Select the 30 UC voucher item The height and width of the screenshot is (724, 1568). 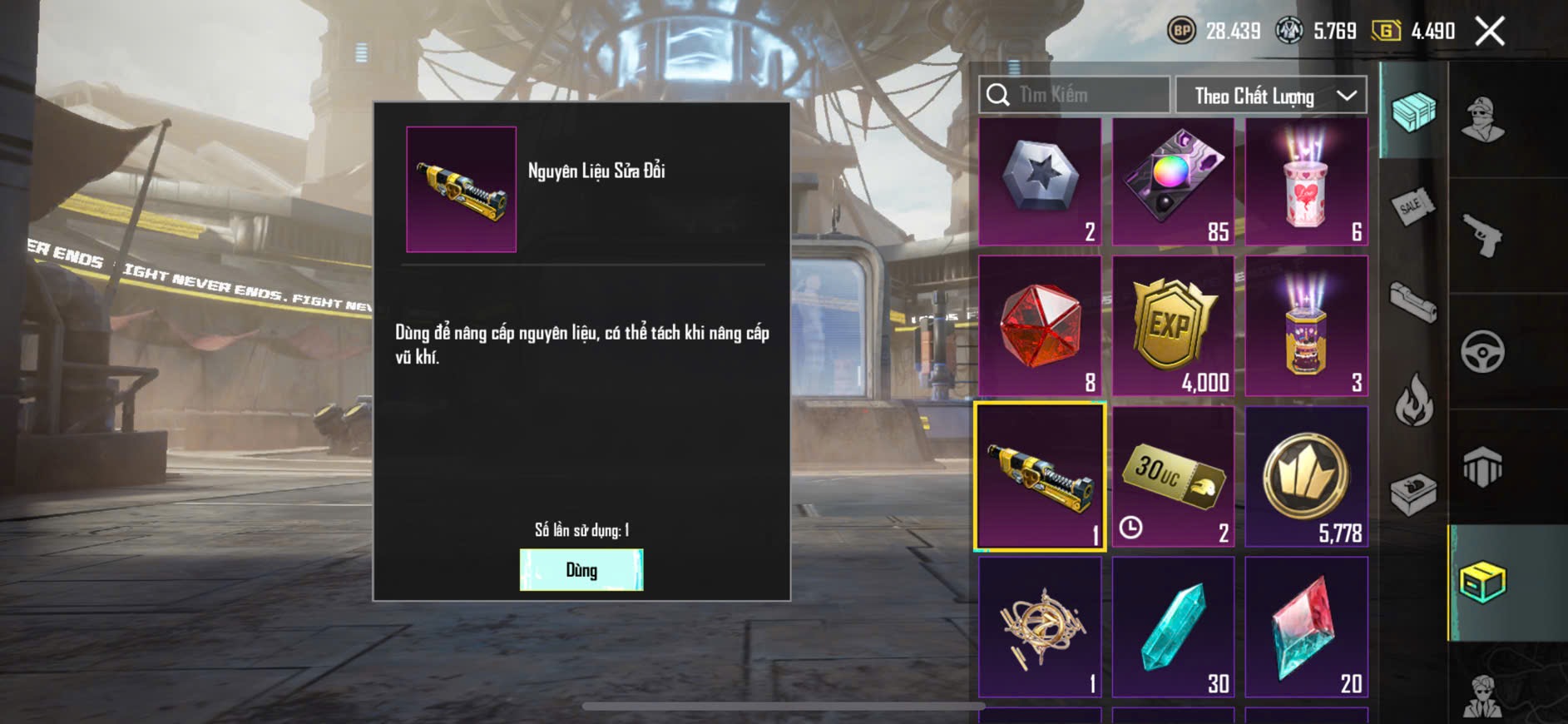pos(1173,477)
